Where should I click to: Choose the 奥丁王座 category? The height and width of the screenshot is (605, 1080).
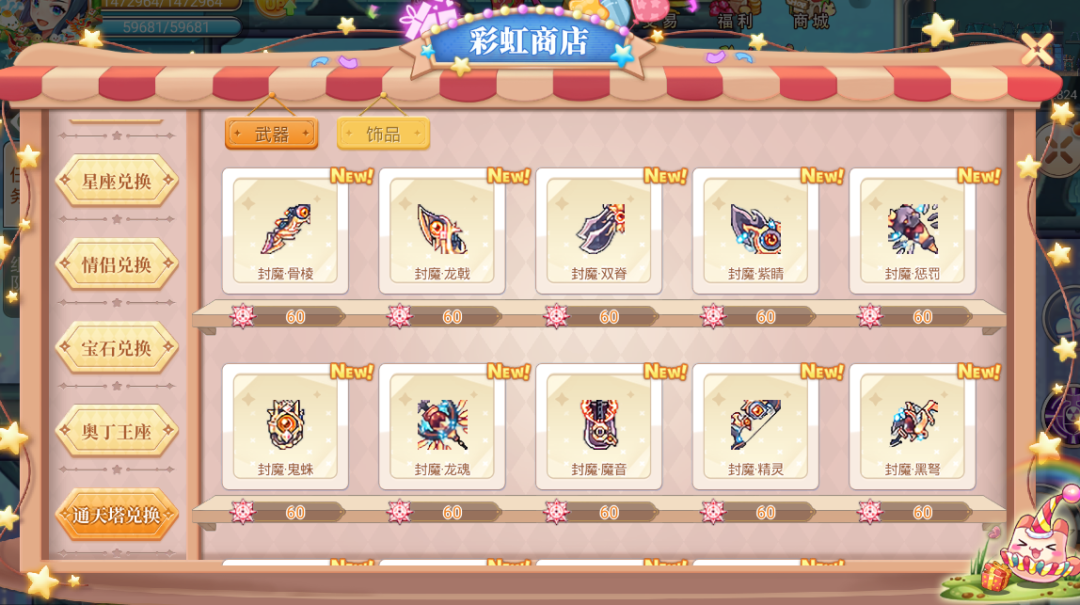point(117,432)
